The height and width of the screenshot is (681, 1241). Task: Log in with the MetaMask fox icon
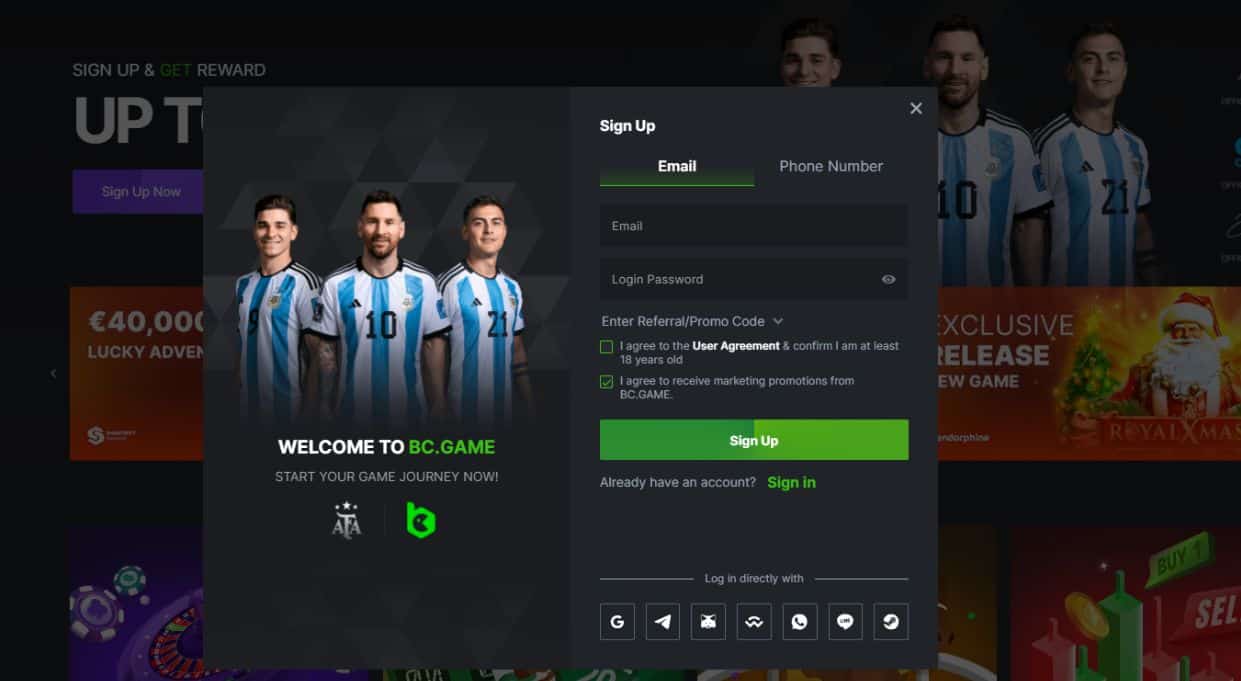[708, 622]
